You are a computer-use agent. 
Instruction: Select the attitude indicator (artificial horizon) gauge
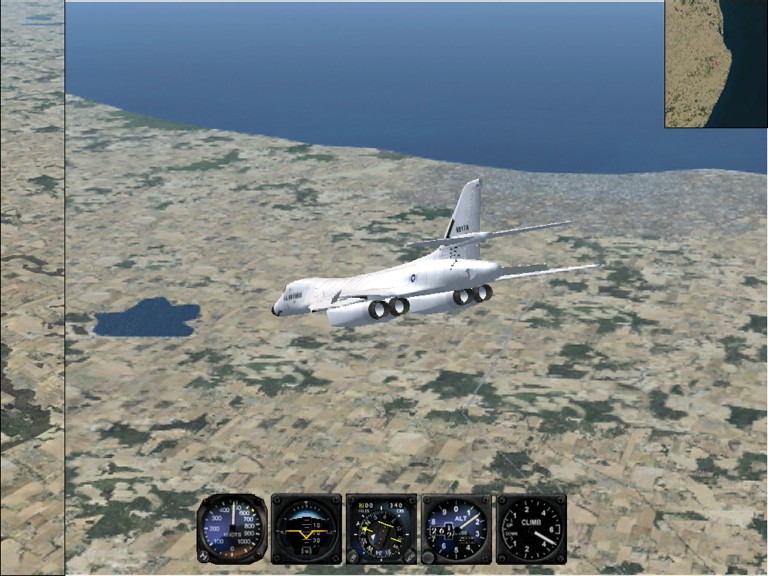306,528
